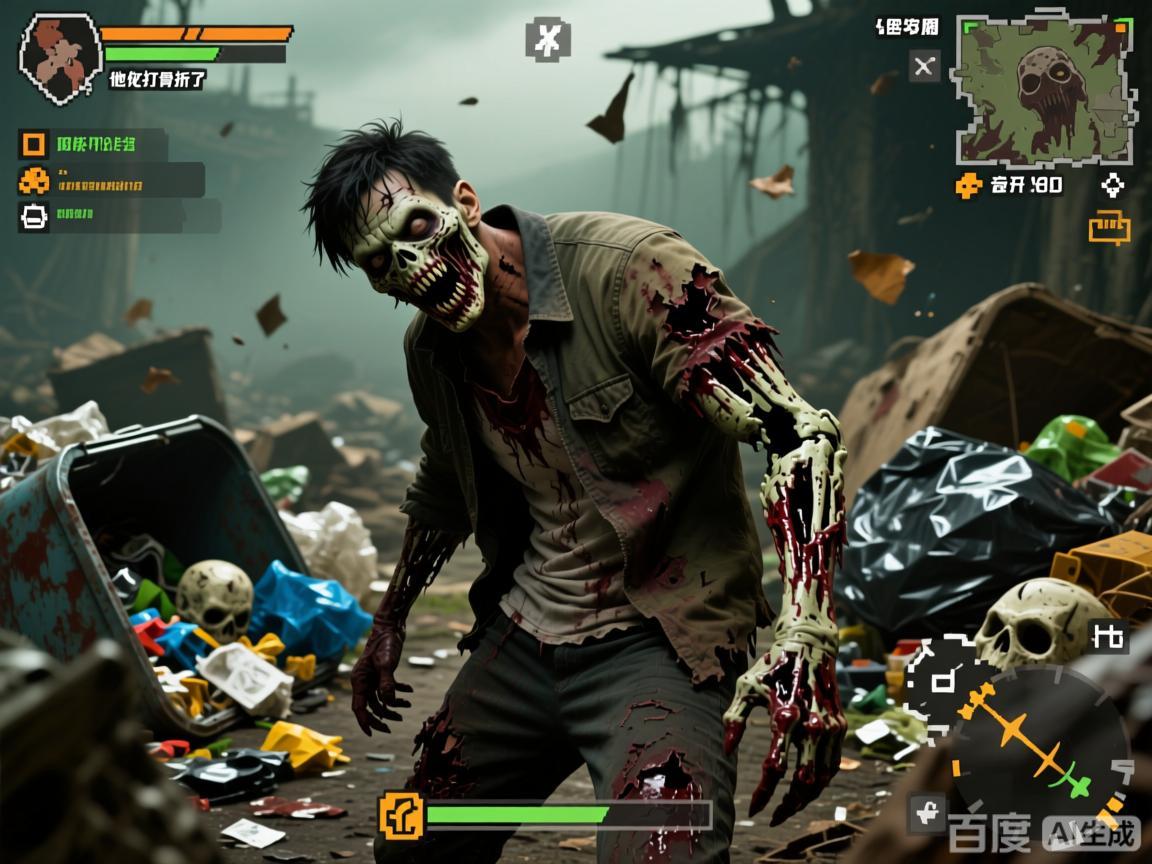
Task: Click the white diamond crosshair icon
Action: click(x=1112, y=185)
